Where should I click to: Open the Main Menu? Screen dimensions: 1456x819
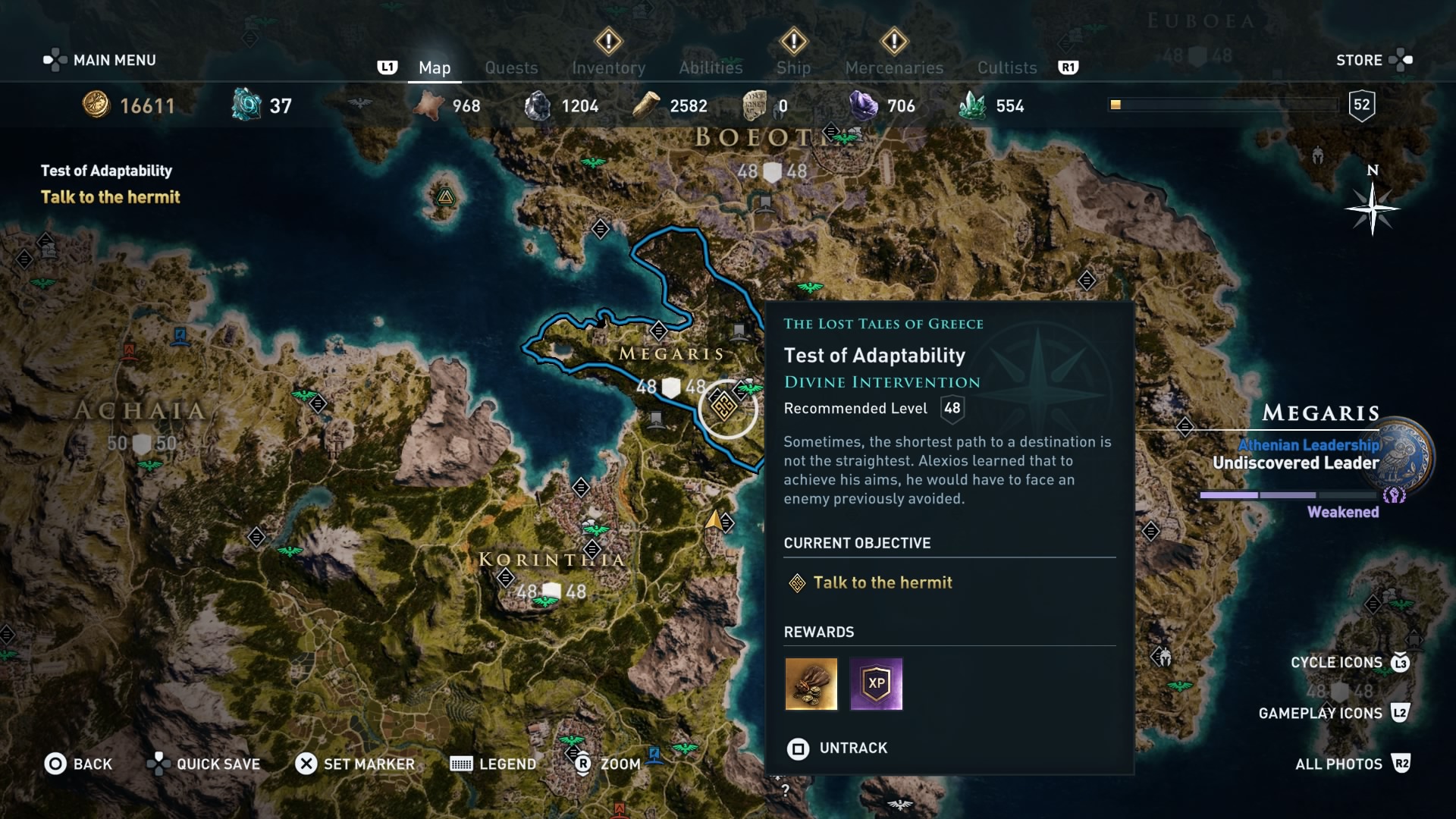[x=100, y=60]
